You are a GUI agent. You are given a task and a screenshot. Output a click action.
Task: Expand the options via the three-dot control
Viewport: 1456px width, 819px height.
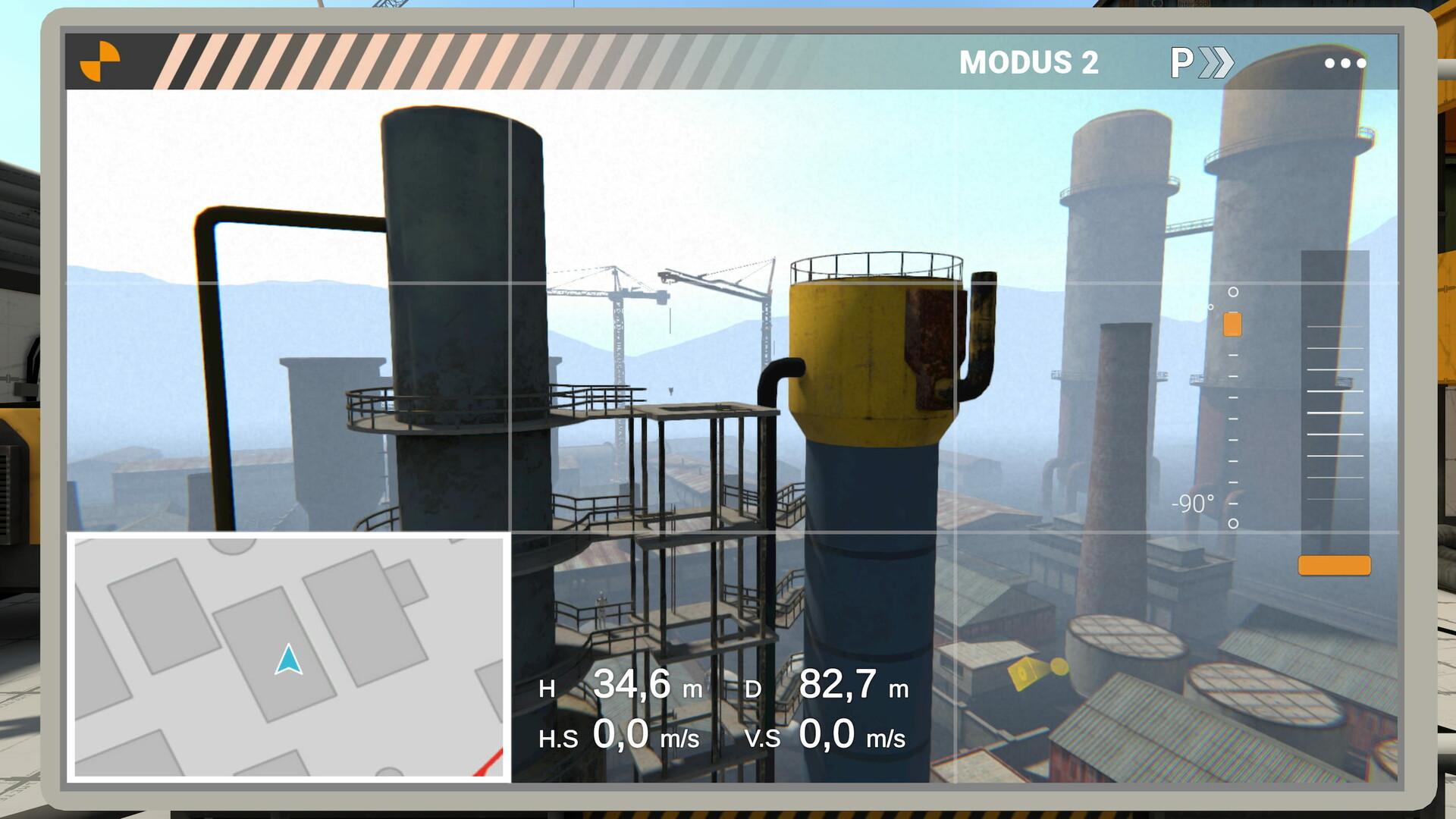pyautogui.click(x=1346, y=62)
